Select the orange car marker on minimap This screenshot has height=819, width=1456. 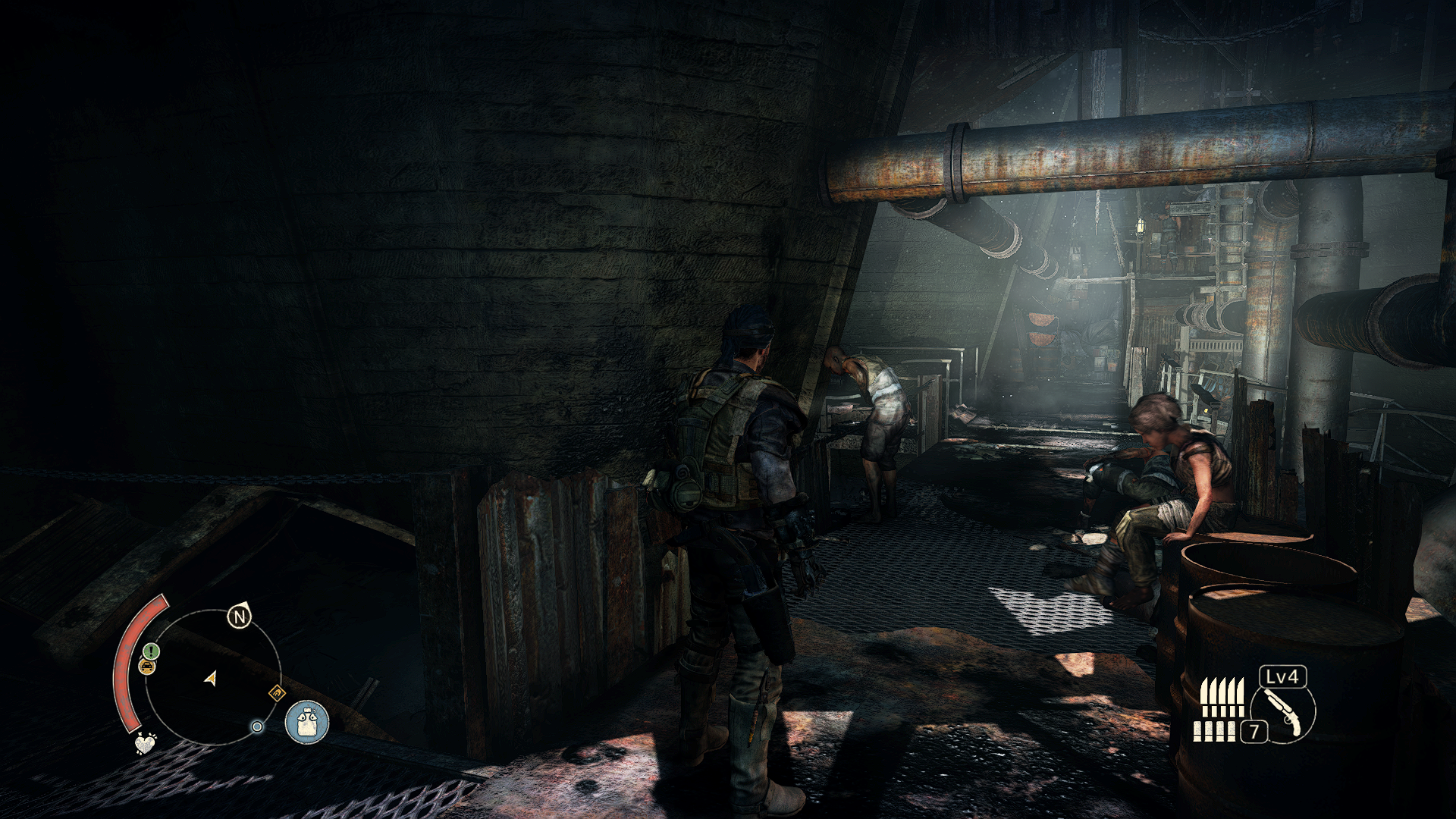pos(147,667)
